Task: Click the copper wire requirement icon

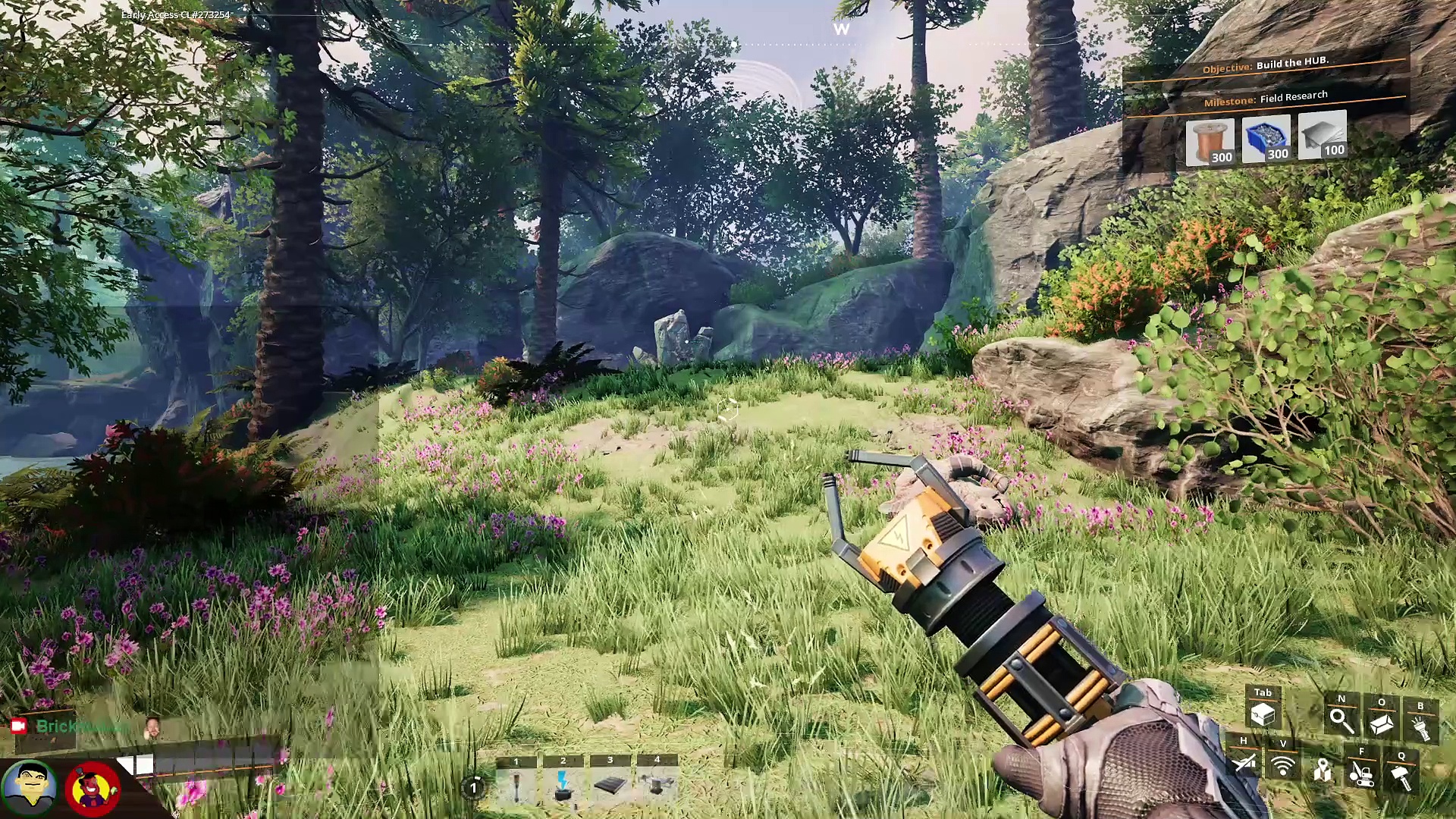Action: click(1210, 142)
